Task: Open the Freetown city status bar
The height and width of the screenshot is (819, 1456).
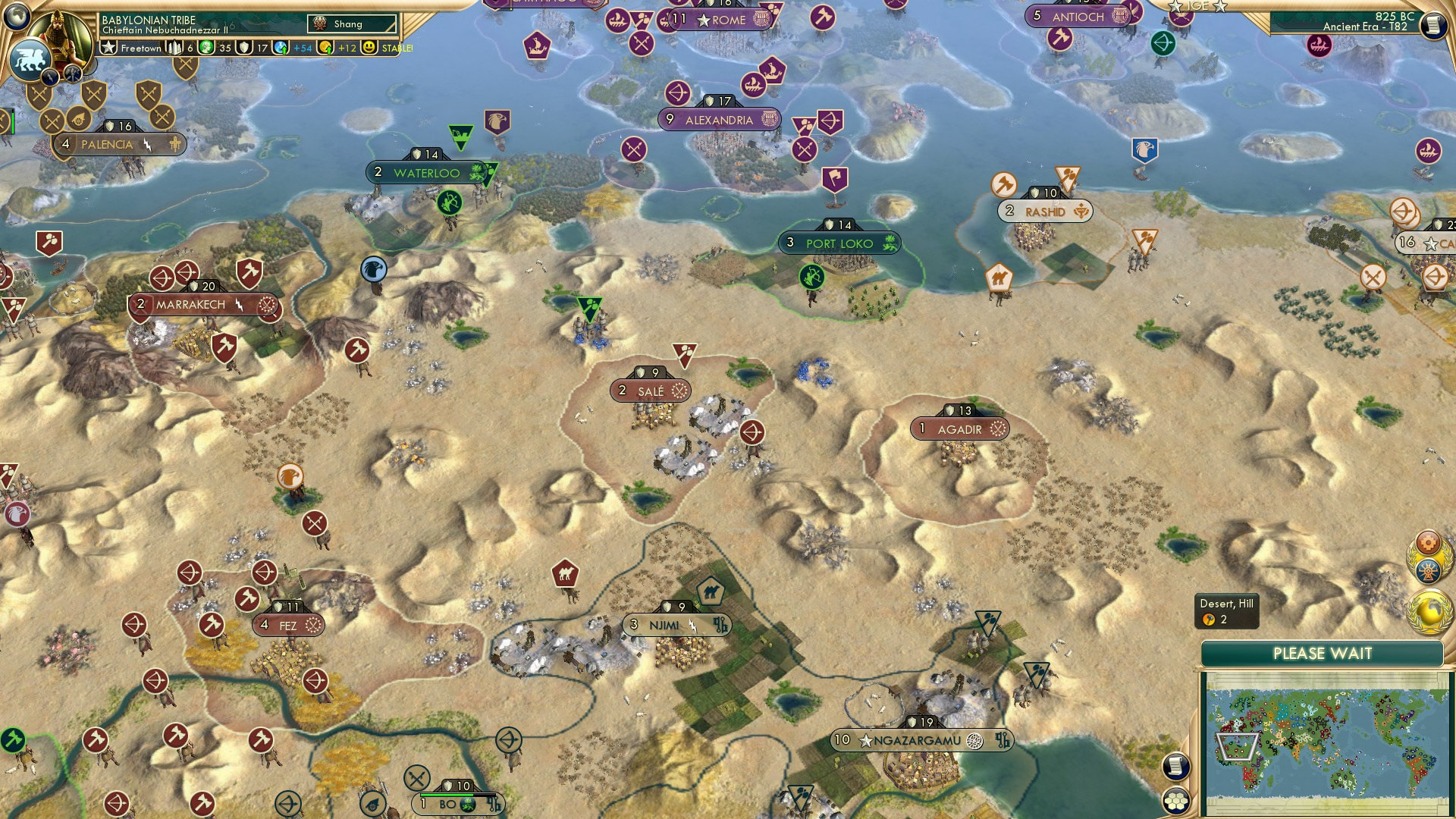Action: pyautogui.click(x=140, y=48)
